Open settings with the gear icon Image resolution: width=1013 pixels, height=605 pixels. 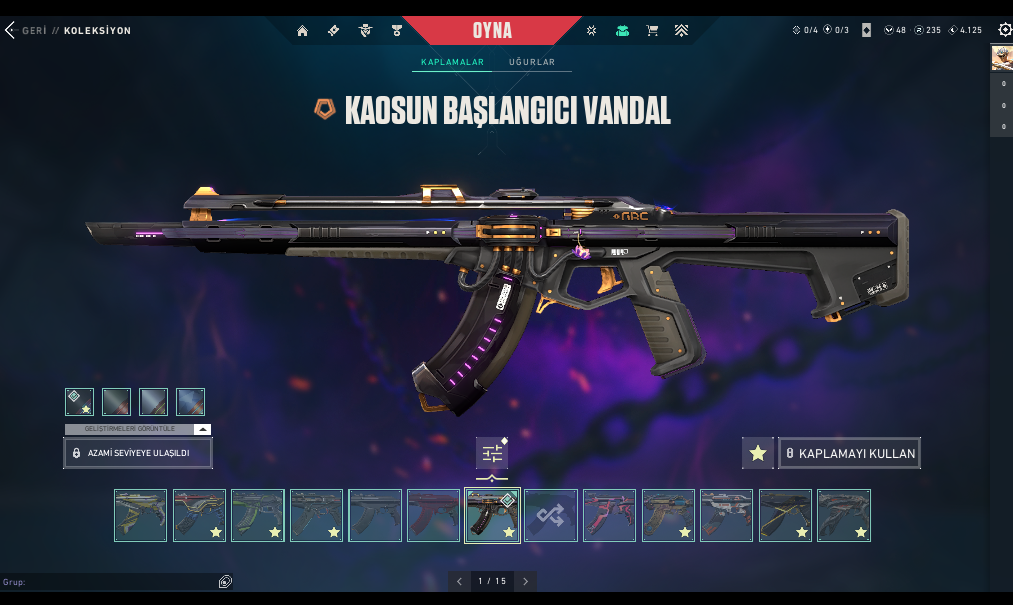pos(1005,30)
